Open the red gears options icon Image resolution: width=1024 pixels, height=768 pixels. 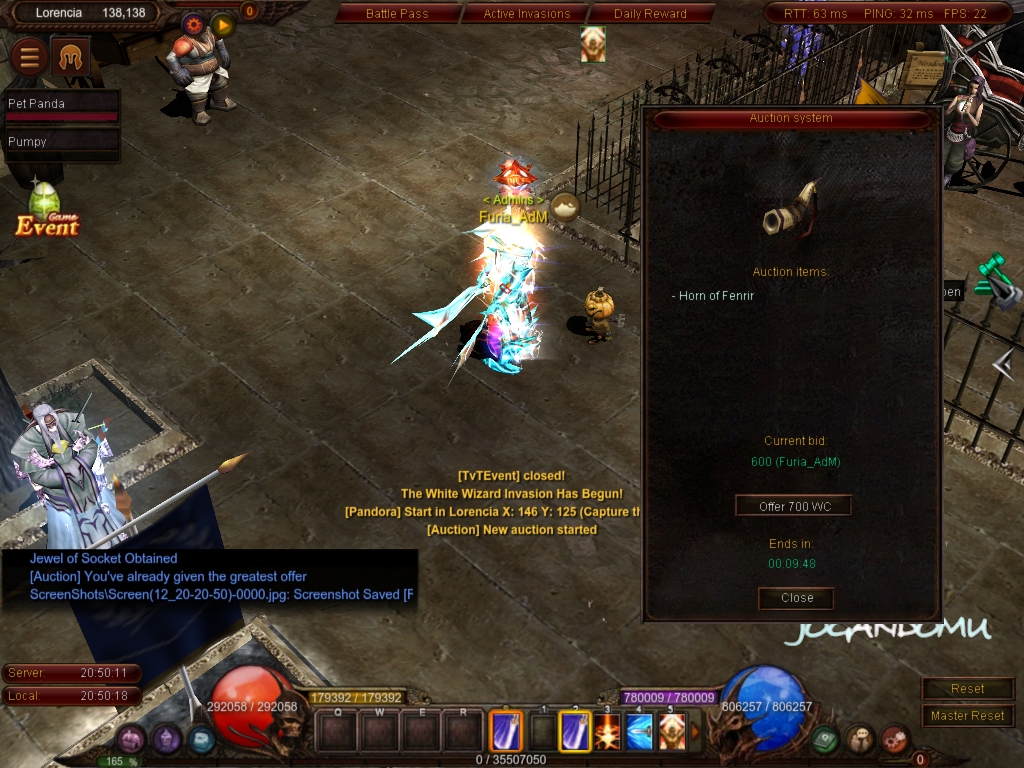(893, 739)
